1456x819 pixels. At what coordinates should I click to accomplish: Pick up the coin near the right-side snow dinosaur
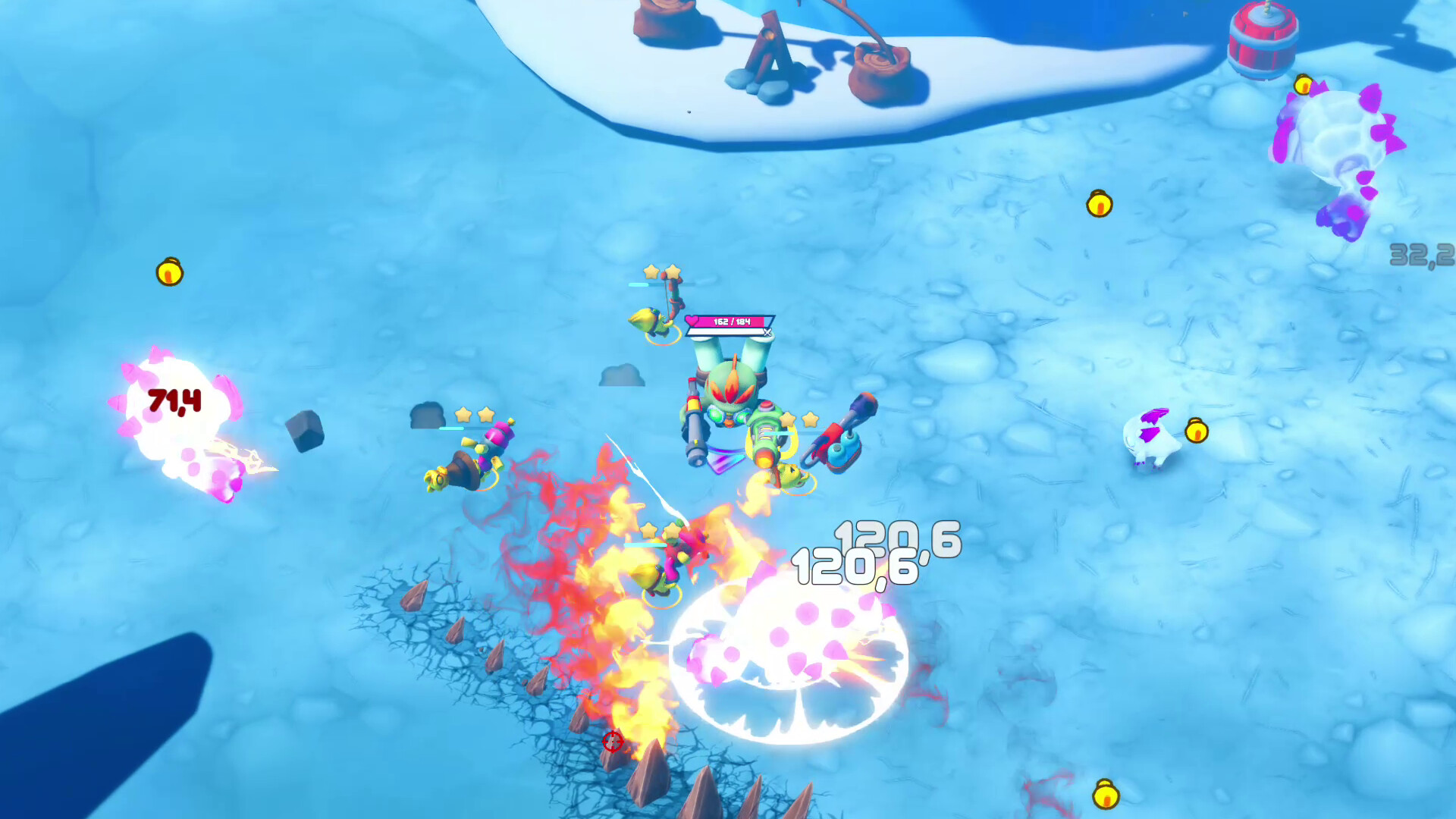click(x=1197, y=431)
